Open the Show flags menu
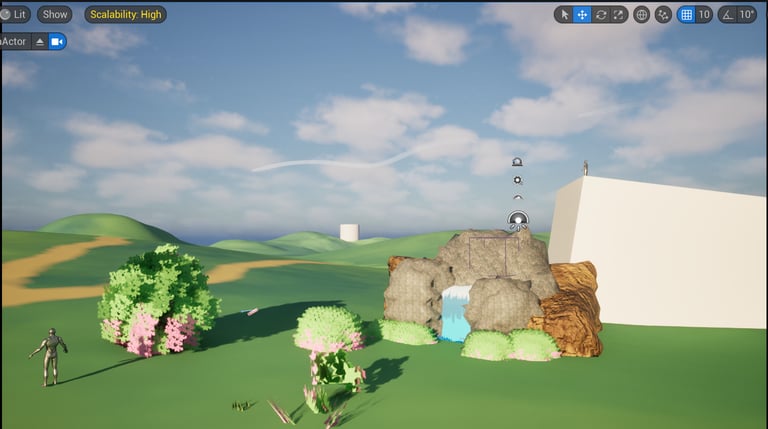The width and height of the screenshot is (768, 429). point(55,15)
